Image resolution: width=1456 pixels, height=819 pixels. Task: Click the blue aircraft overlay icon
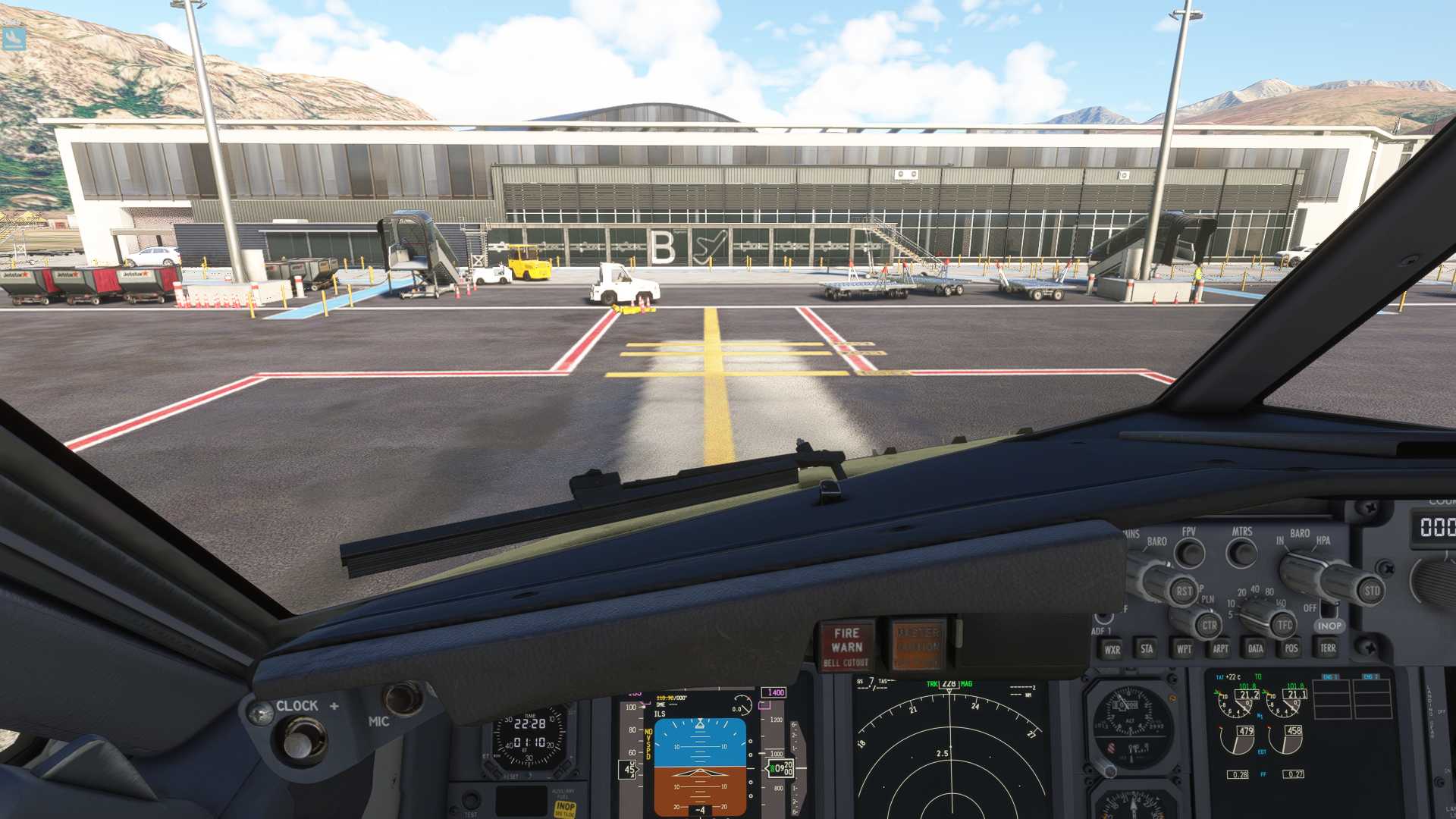[x=14, y=37]
